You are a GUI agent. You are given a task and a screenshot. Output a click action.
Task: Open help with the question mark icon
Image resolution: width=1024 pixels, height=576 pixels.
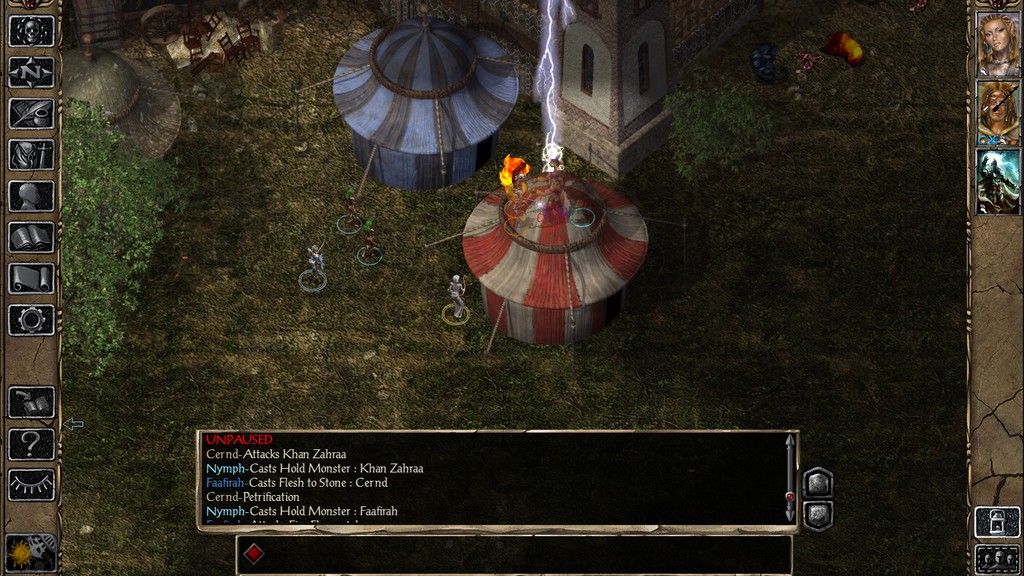tap(31, 443)
